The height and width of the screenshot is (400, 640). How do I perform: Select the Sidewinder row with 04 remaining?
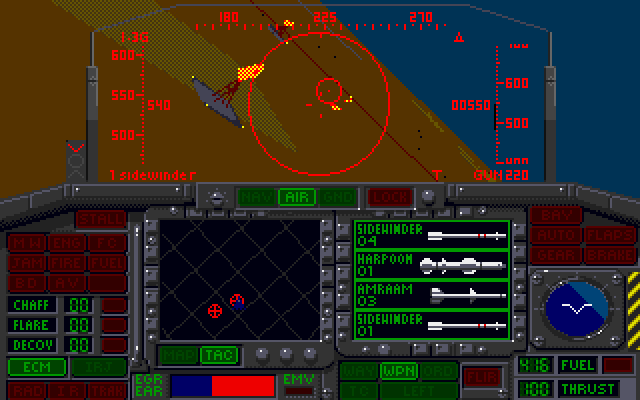coord(432,235)
